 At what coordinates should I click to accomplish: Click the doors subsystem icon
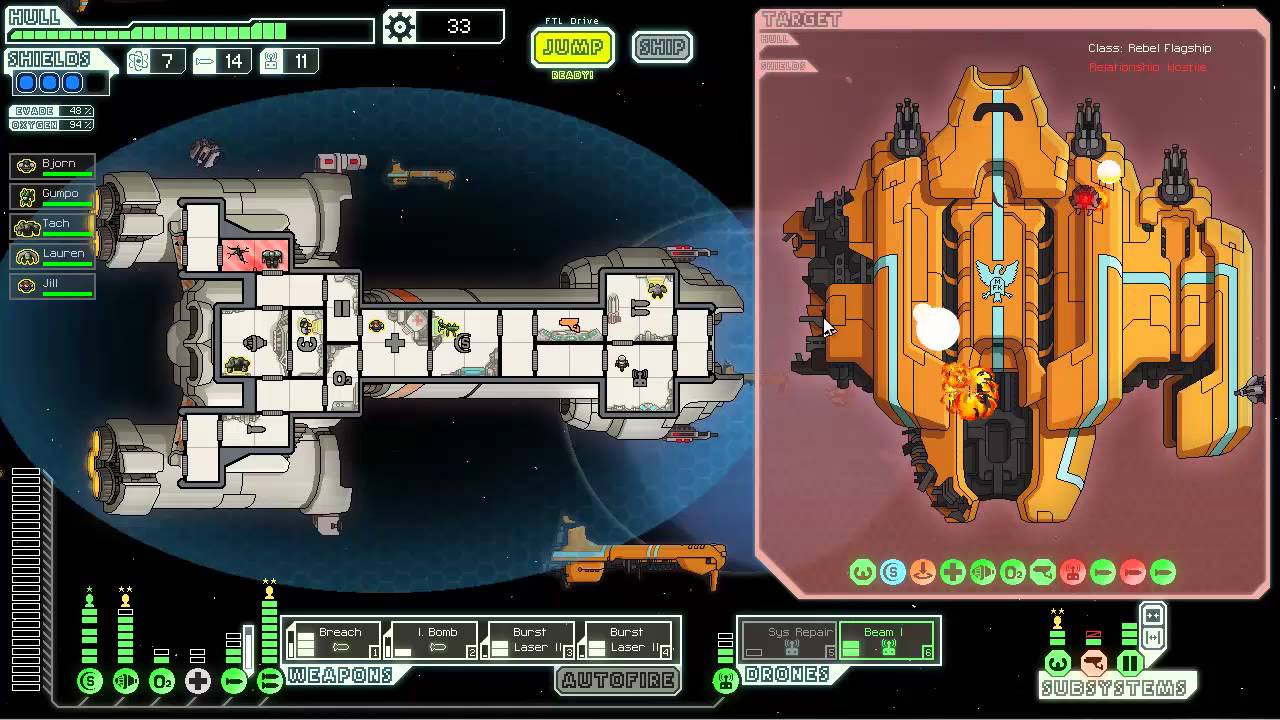(1130, 662)
